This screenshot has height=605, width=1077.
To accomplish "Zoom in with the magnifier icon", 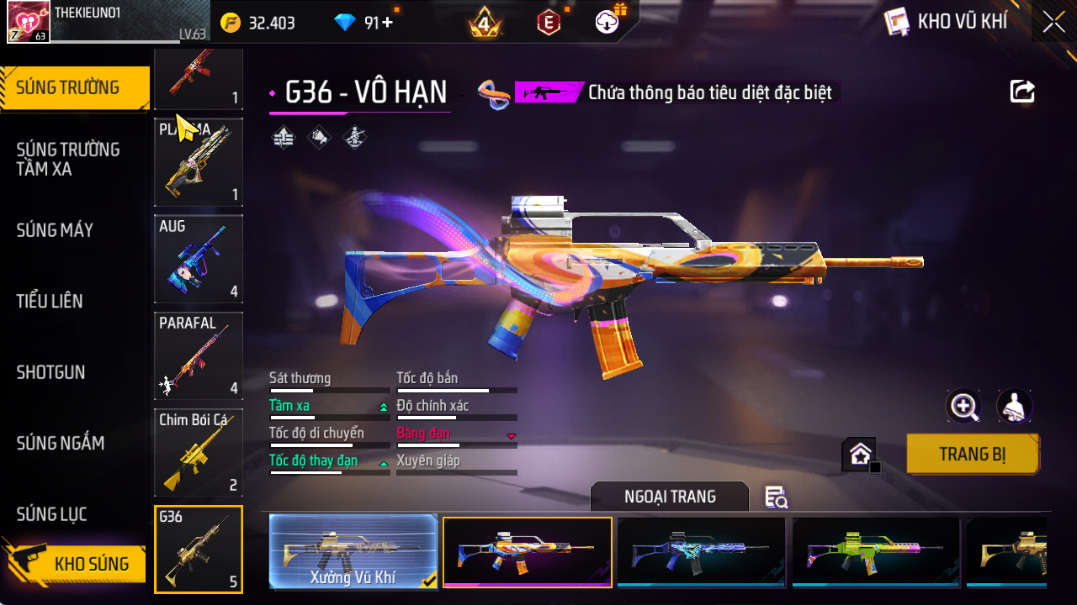I will (964, 405).
